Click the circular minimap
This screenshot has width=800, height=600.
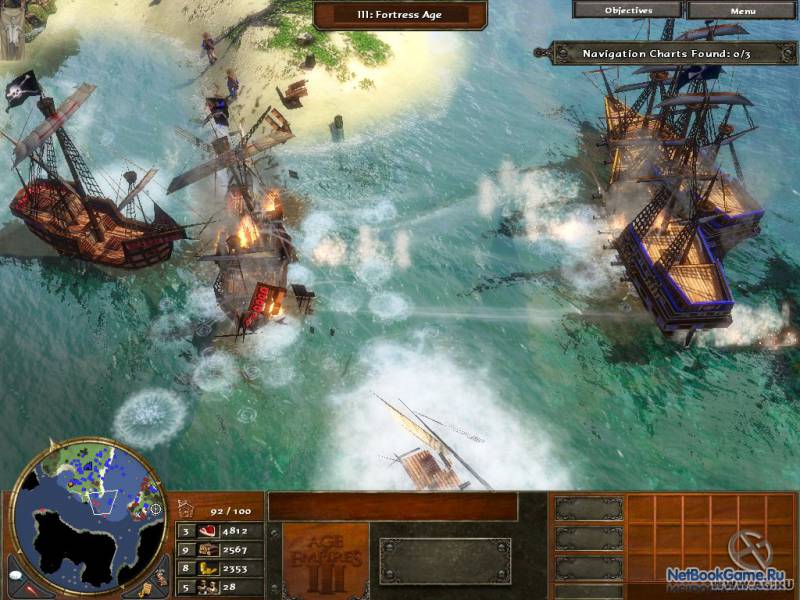tap(88, 519)
